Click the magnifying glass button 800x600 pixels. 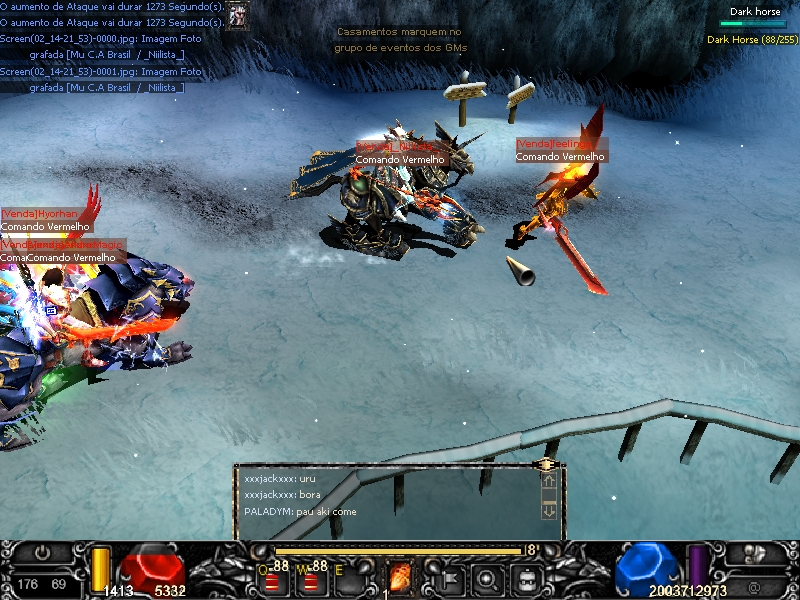point(487,577)
